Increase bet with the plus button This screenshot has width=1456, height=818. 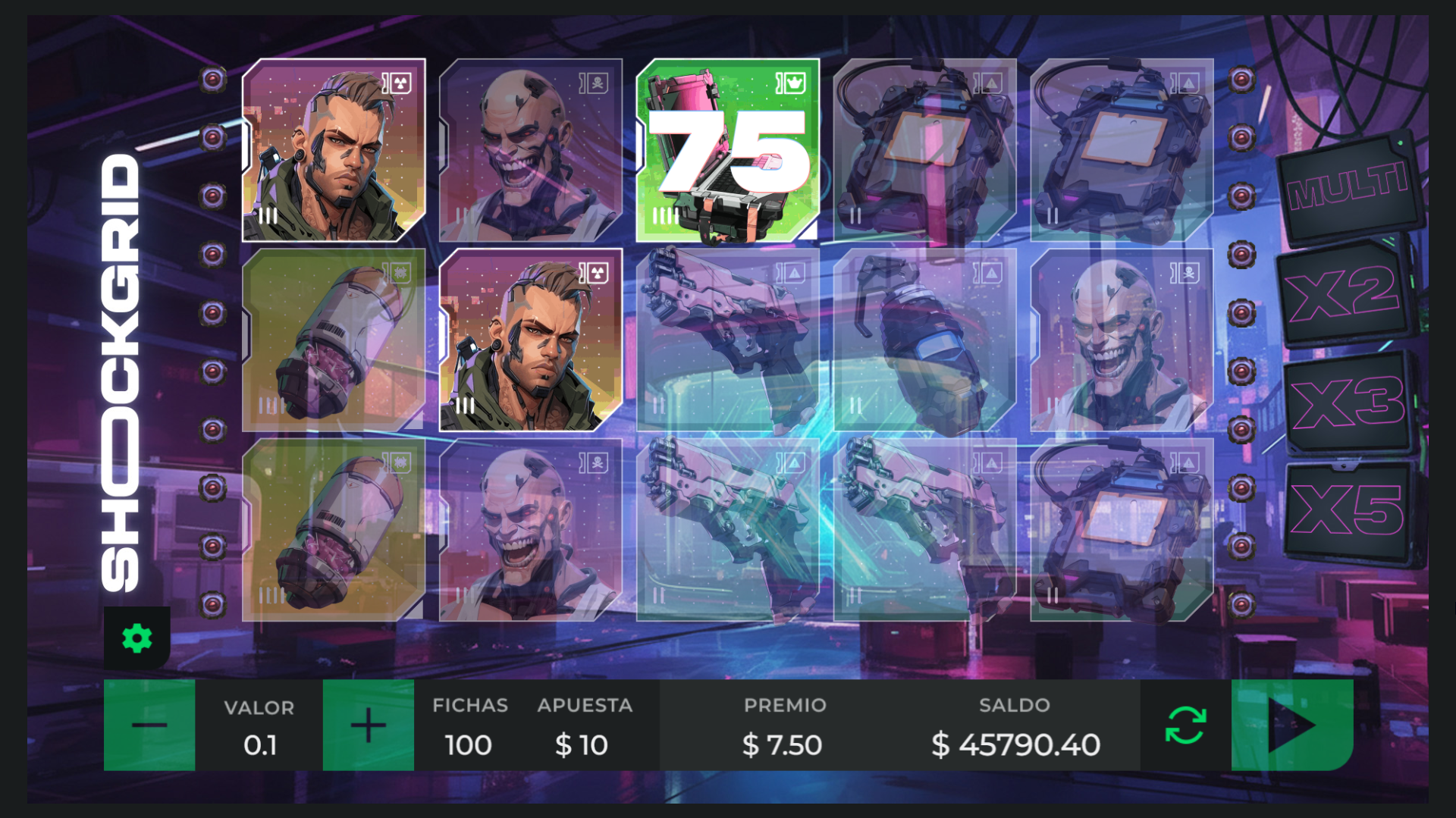click(368, 724)
